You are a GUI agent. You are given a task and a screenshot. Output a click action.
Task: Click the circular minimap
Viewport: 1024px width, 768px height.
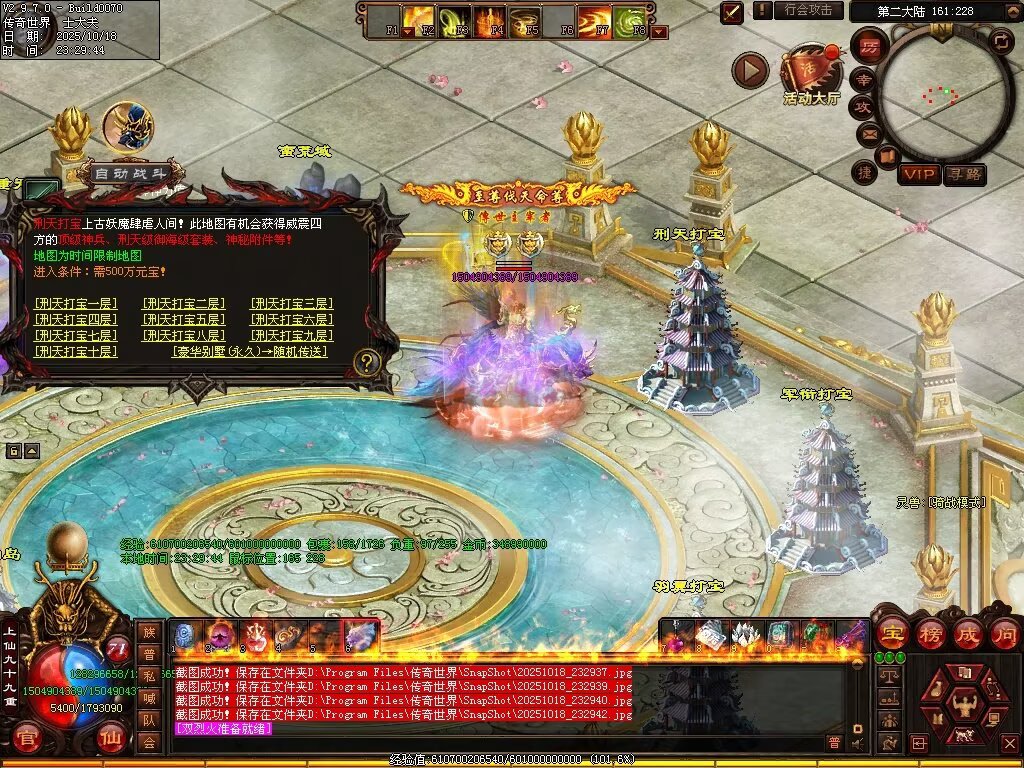click(941, 93)
